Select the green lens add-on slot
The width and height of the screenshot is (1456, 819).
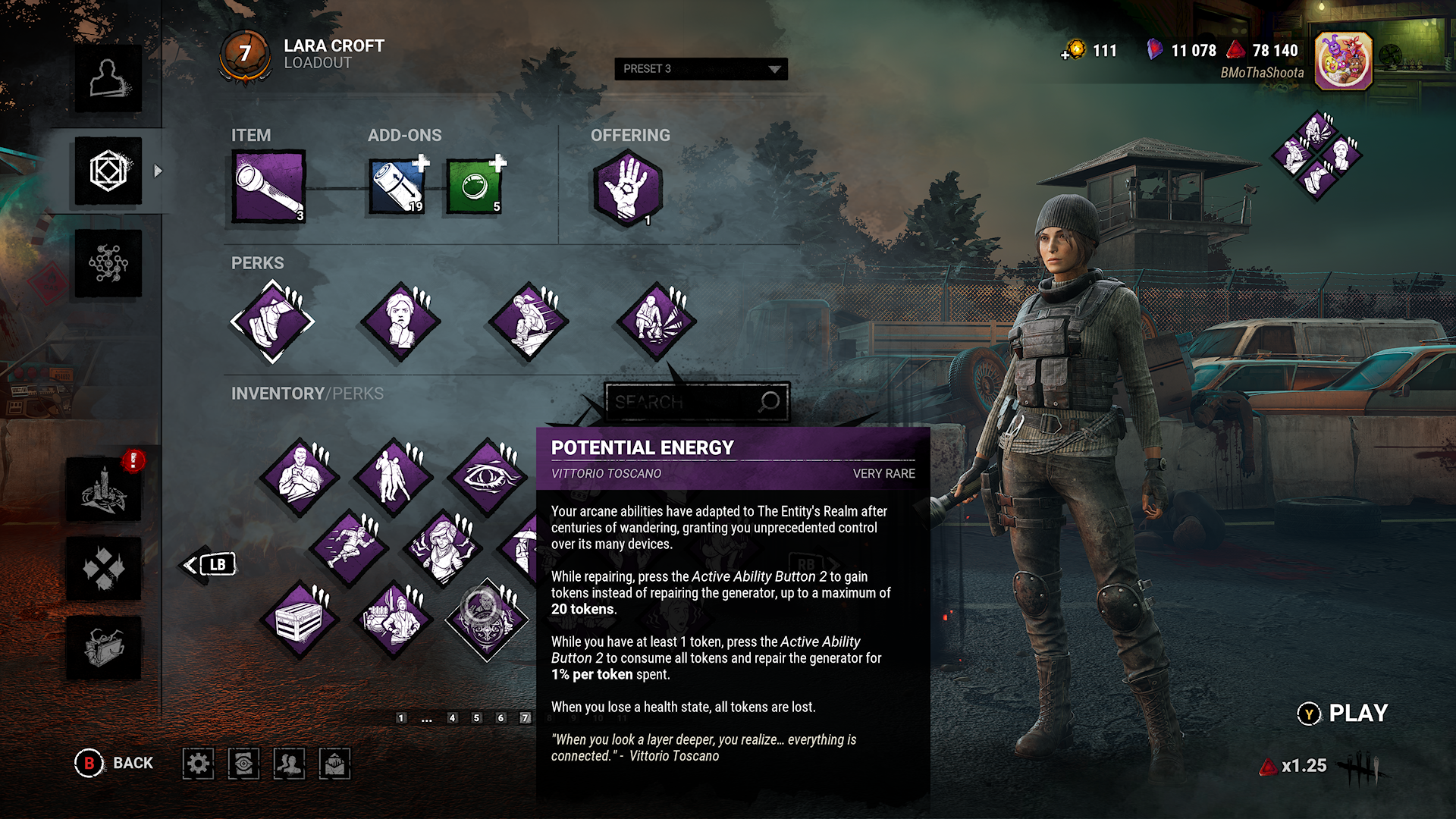(x=474, y=187)
